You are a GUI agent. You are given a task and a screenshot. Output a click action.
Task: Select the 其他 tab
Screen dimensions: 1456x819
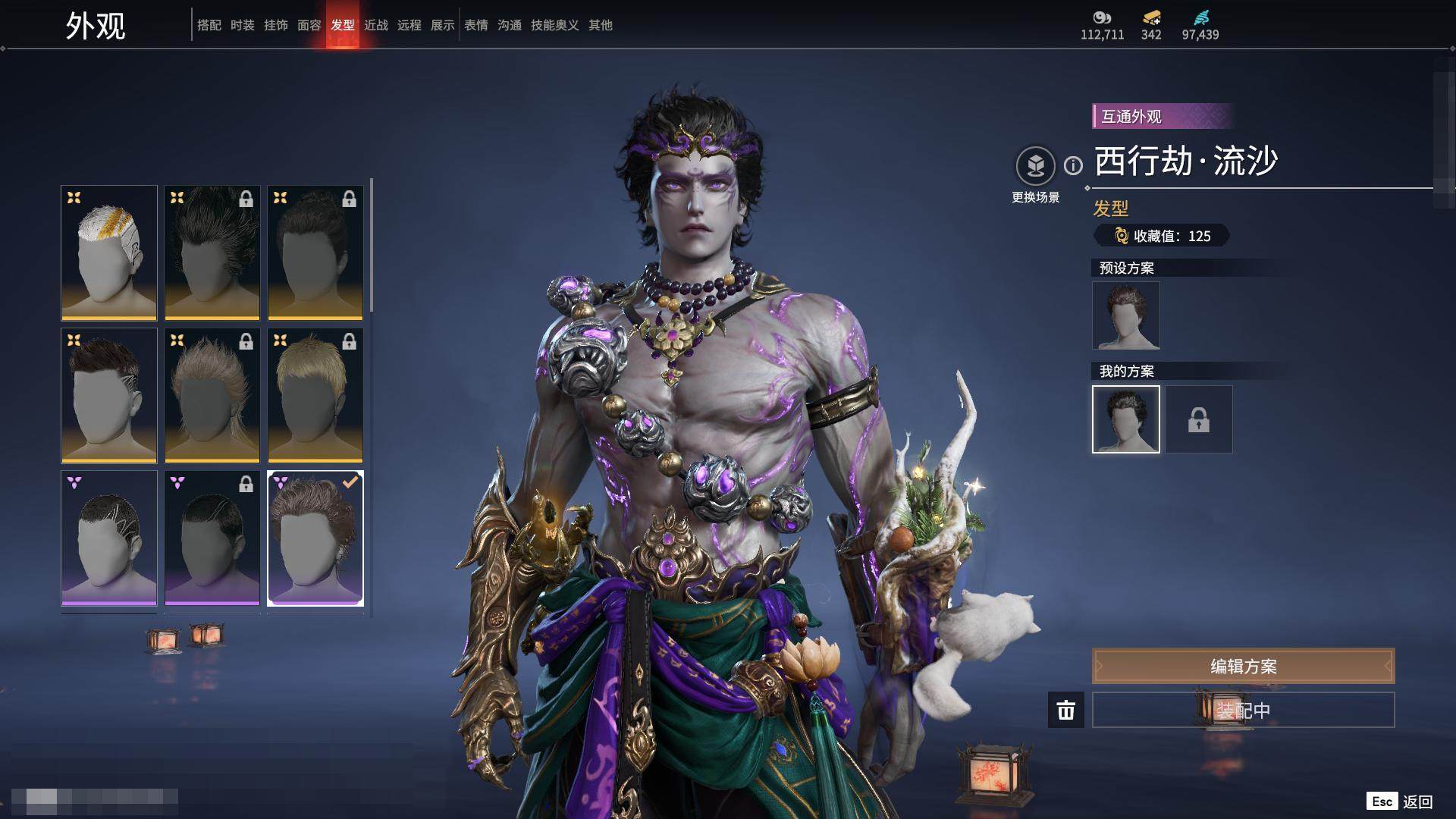pyautogui.click(x=601, y=25)
